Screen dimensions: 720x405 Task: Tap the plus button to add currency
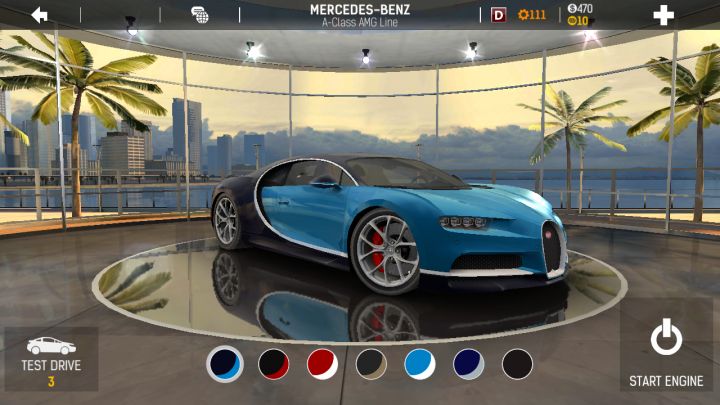(663, 14)
